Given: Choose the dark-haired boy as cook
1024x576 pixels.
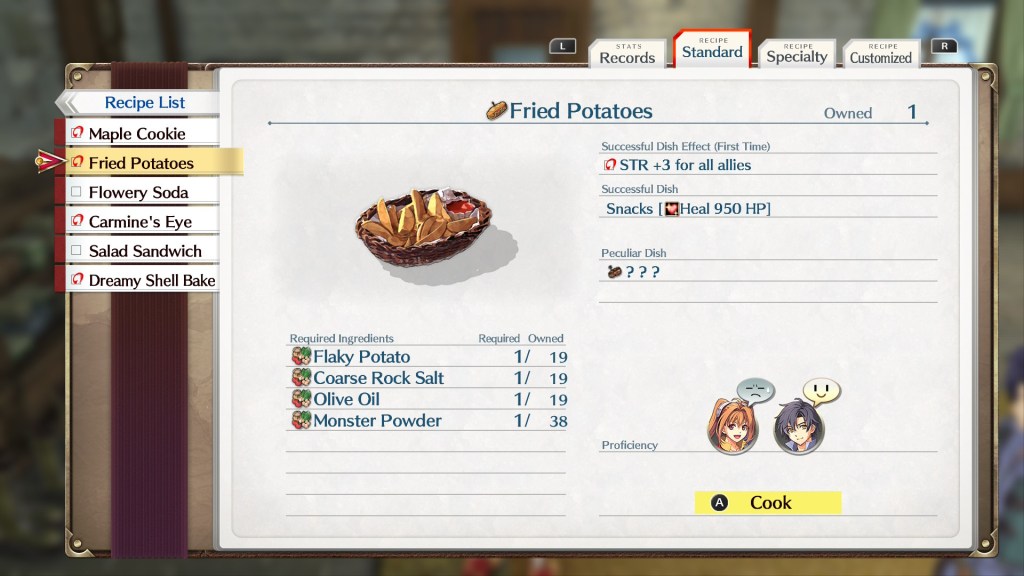Looking at the screenshot, I should coord(797,428).
